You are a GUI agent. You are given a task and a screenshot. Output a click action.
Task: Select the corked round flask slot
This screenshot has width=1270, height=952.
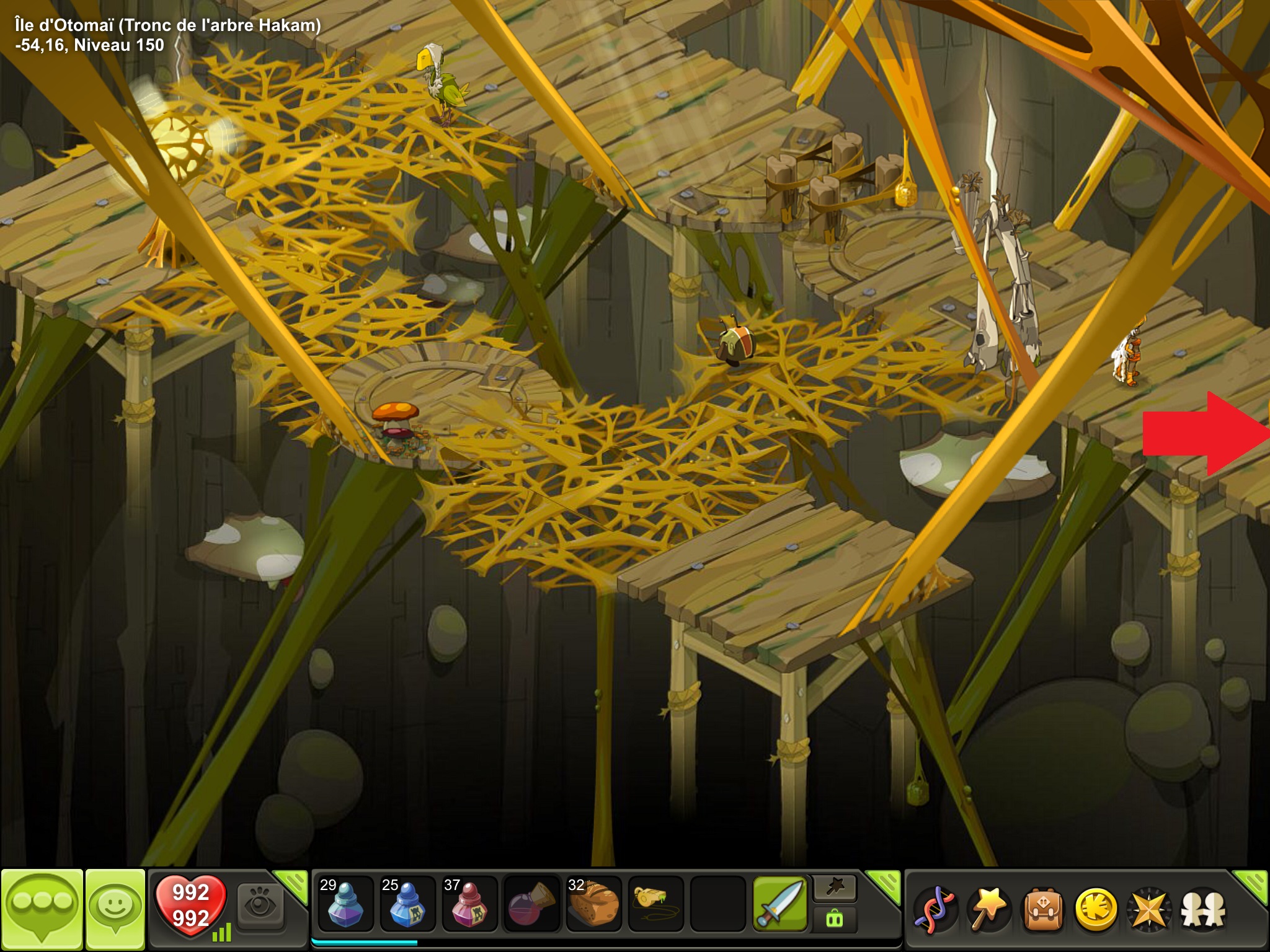point(531,904)
